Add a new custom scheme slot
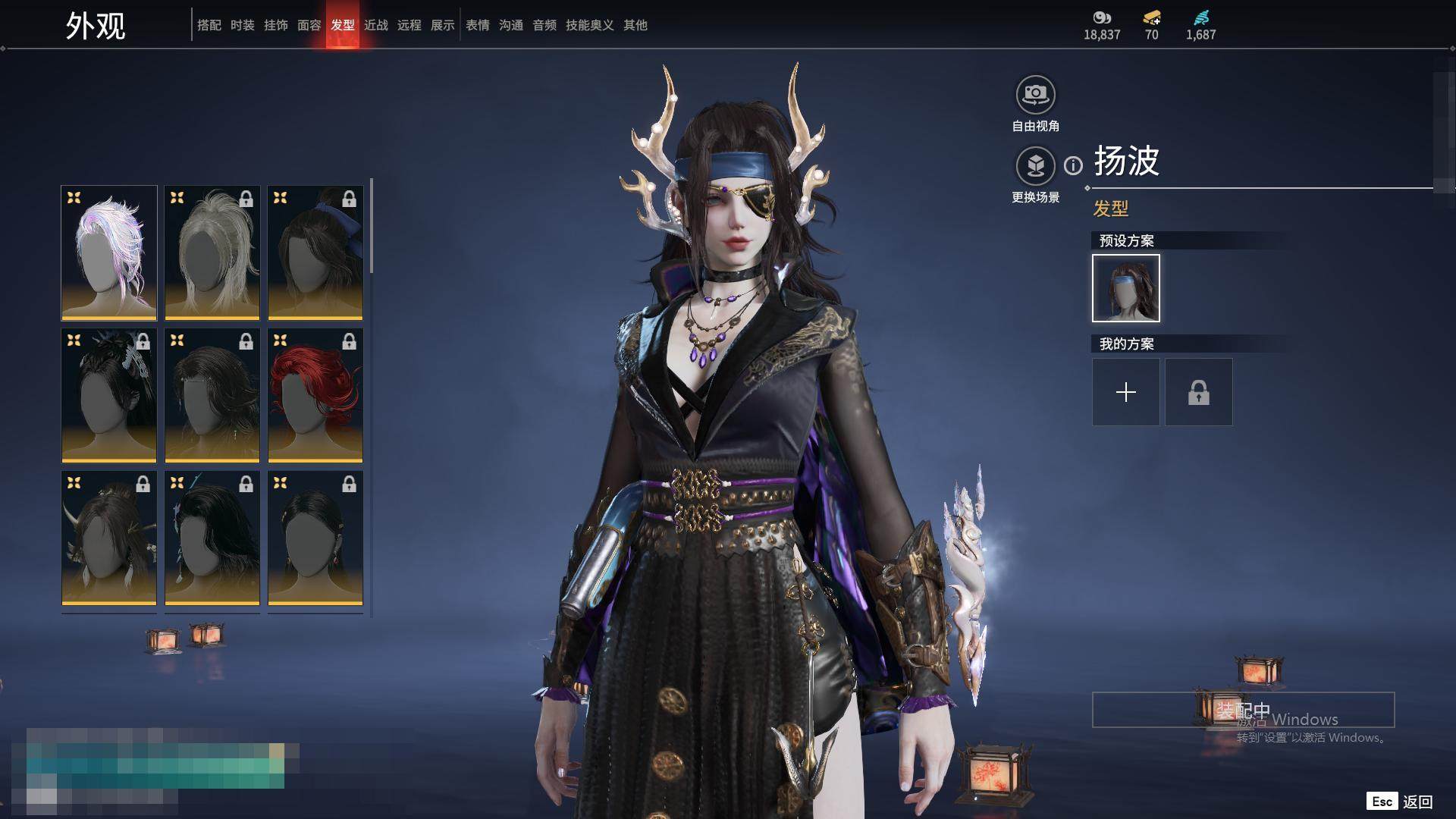 click(1125, 392)
